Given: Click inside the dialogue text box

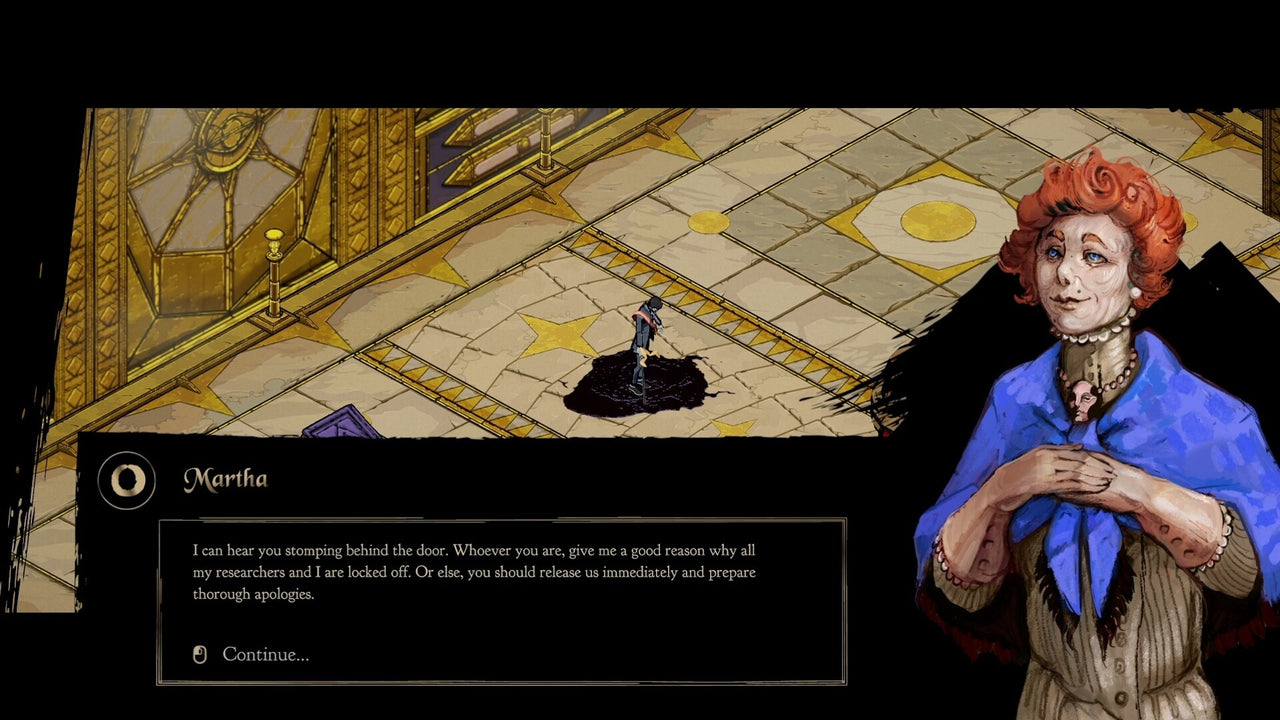Looking at the screenshot, I should tap(470, 572).
